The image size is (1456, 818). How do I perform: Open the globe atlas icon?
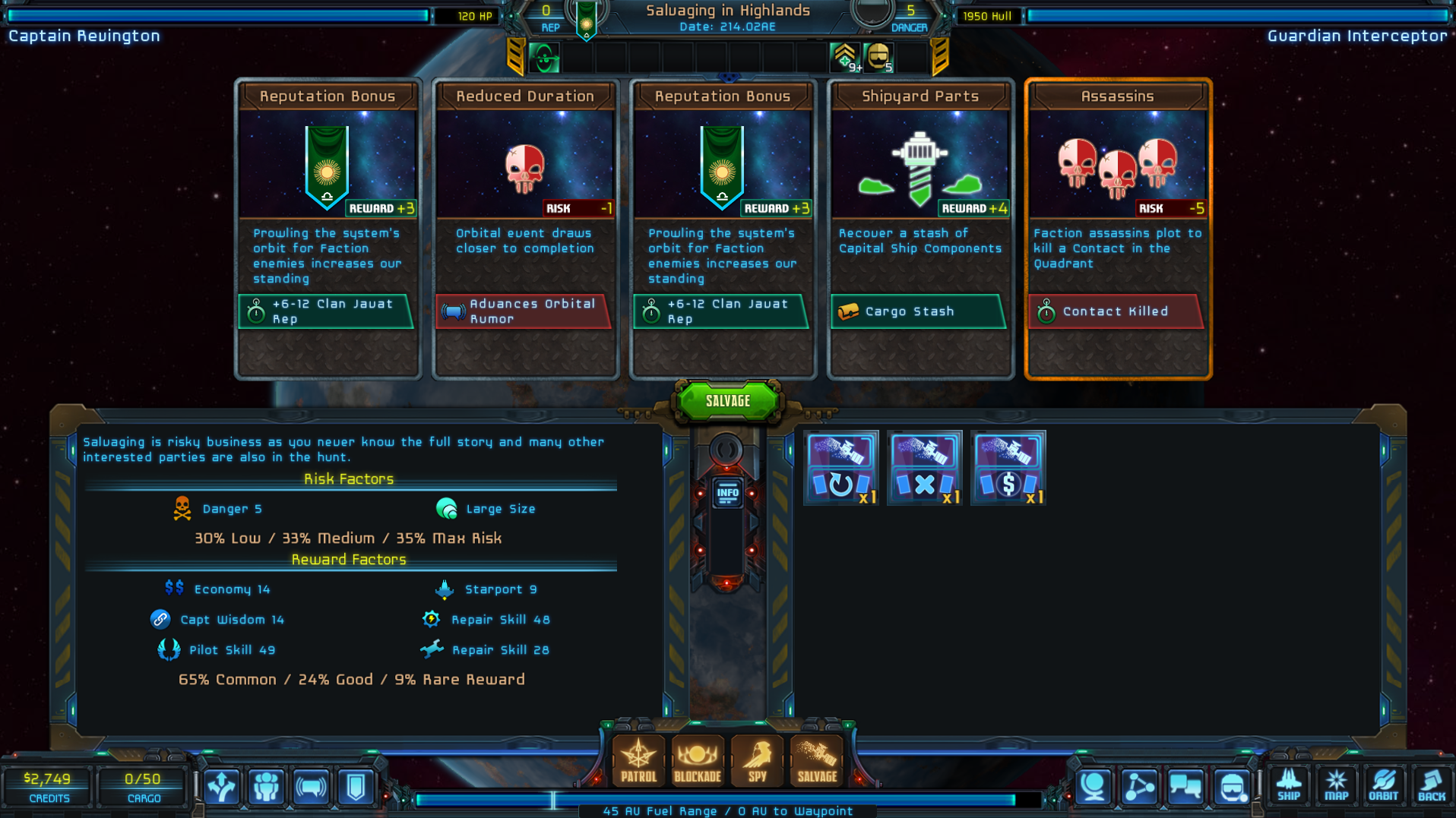(1094, 787)
